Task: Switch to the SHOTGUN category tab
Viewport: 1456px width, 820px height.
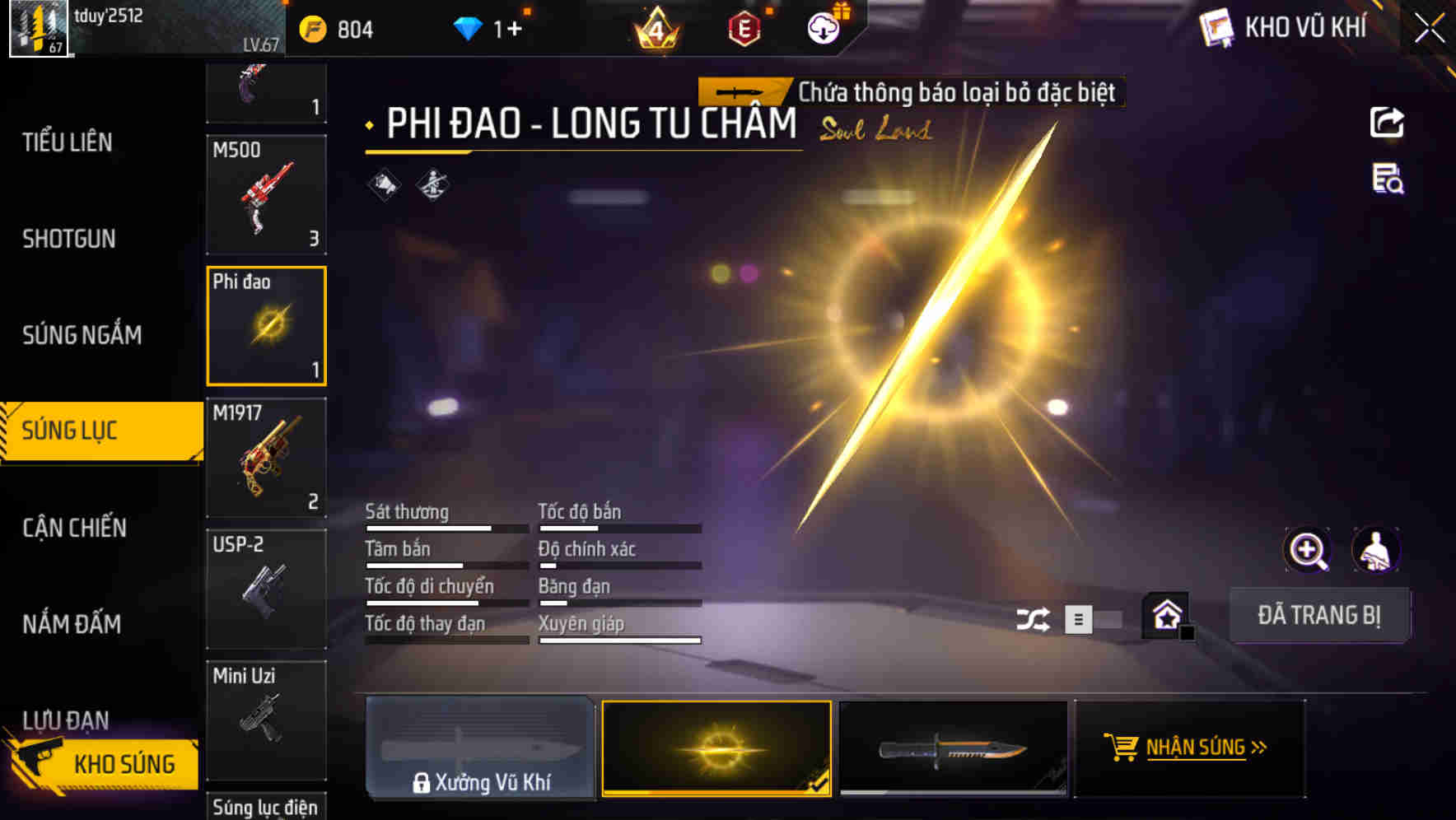Action: [68, 238]
